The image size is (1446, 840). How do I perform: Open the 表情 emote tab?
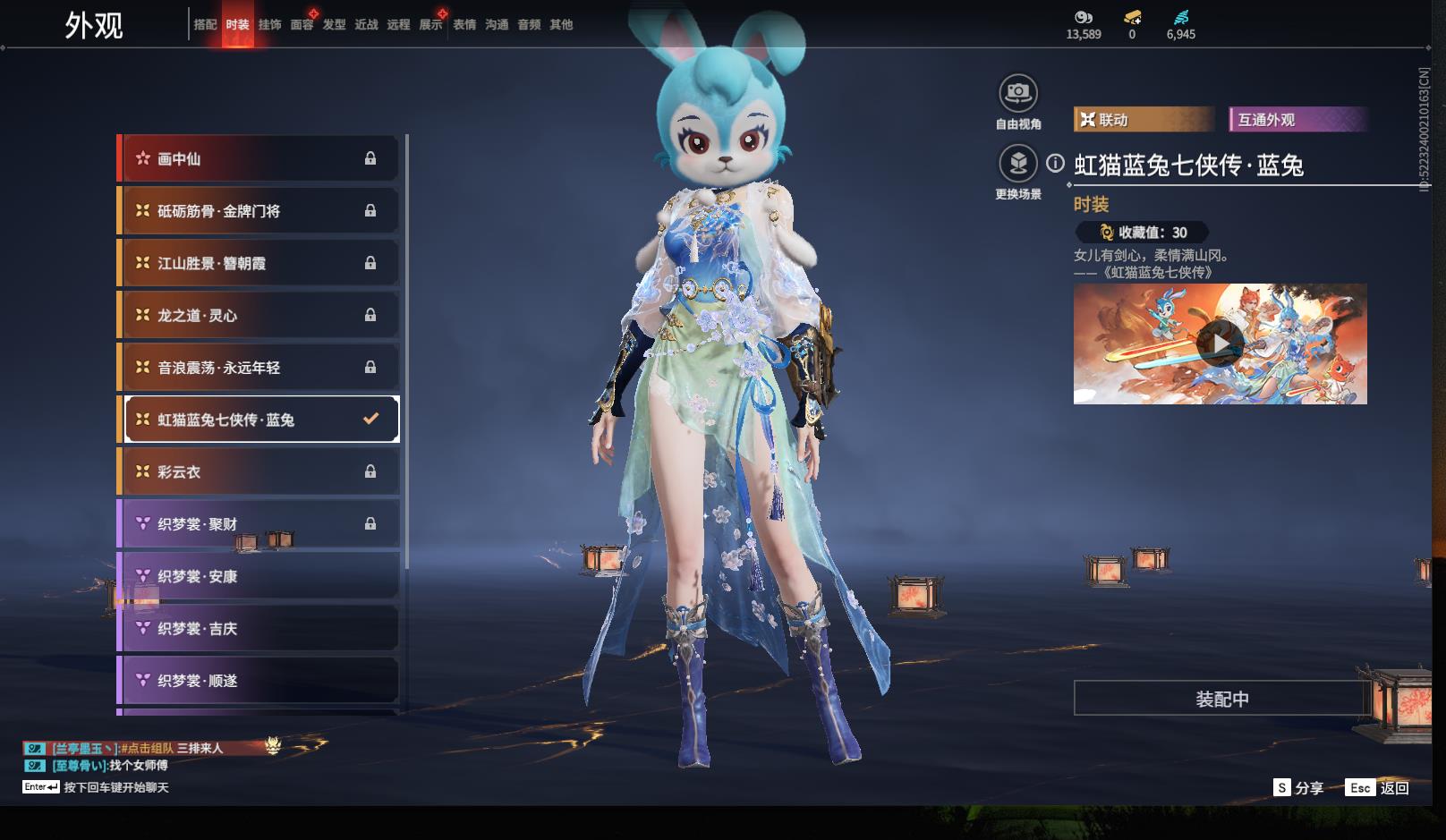[464, 25]
